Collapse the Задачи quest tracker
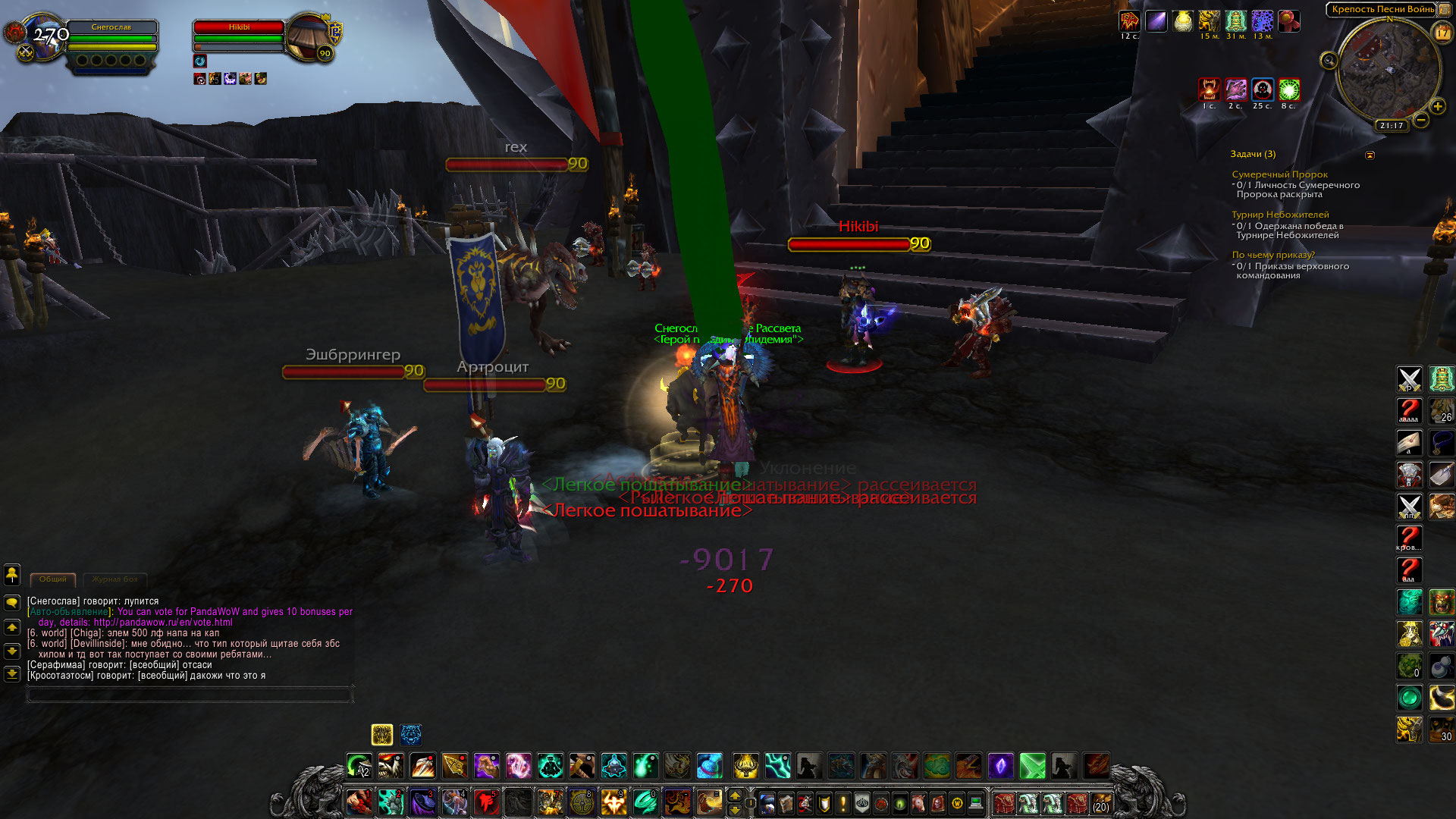Image resolution: width=1456 pixels, height=819 pixels. point(1370,155)
